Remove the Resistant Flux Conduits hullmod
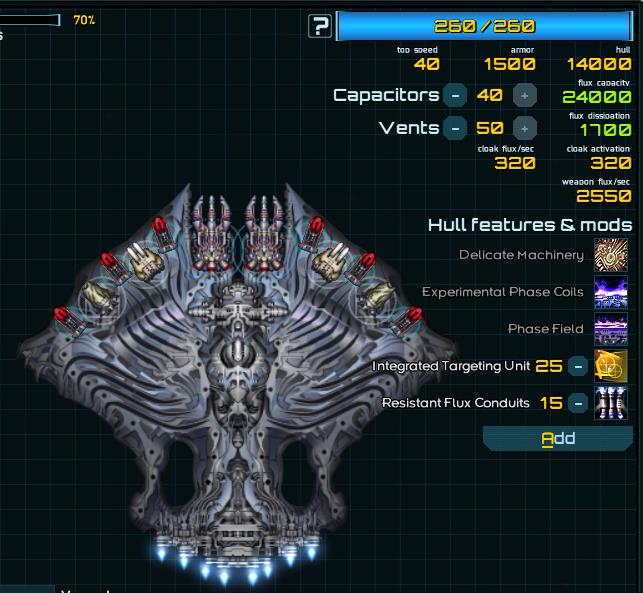643x593 pixels. (x=577, y=403)
